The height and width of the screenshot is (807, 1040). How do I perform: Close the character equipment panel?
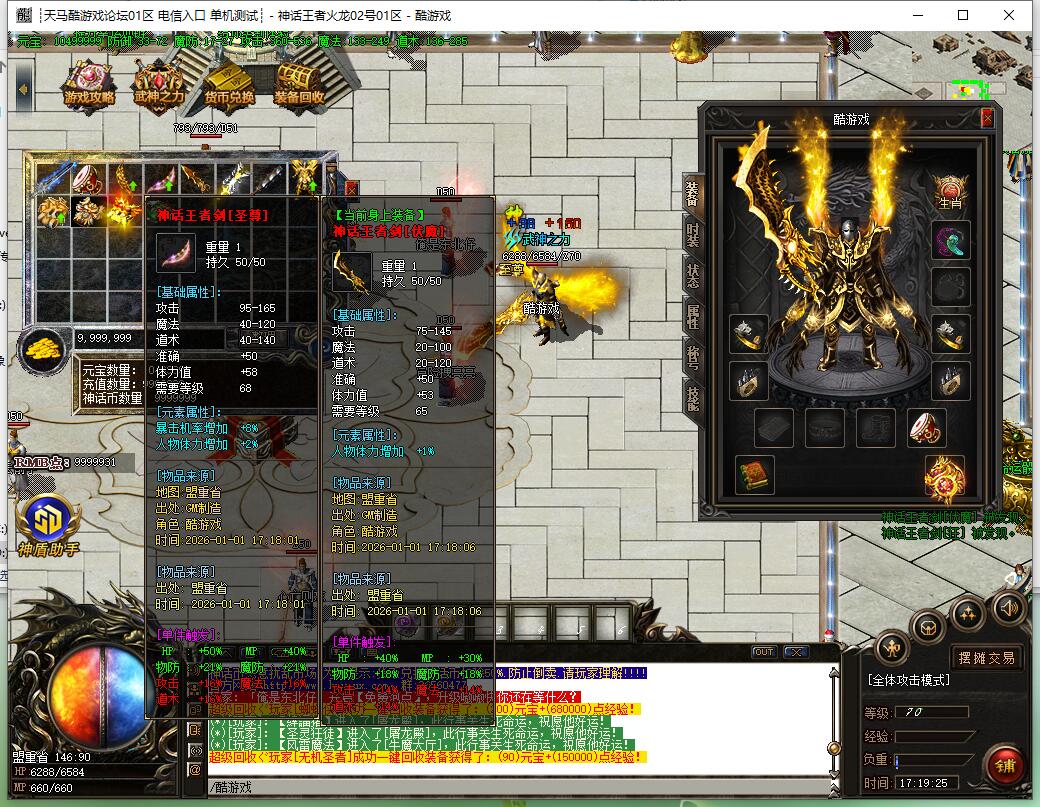click(987, 118)
